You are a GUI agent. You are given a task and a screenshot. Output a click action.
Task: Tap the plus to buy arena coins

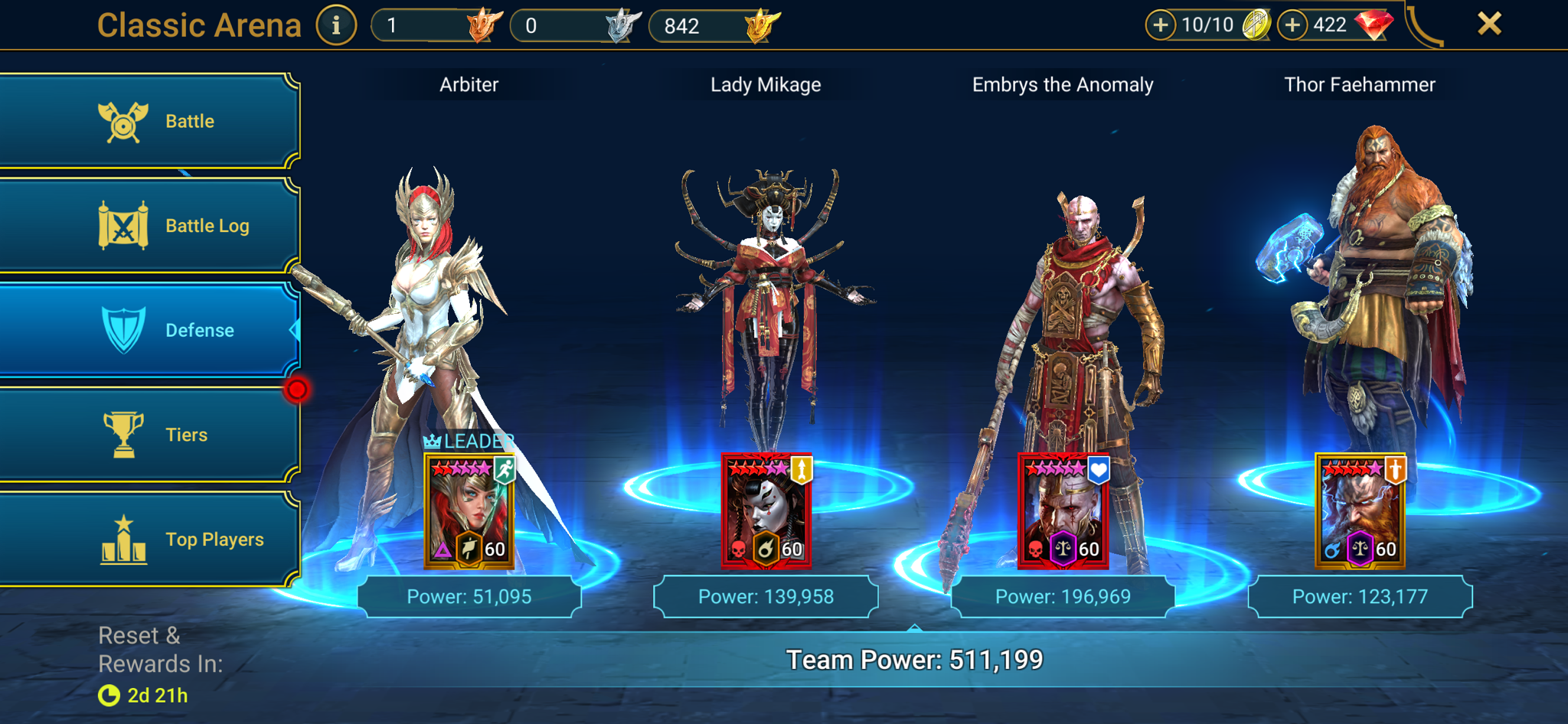click(x=1162, y=24)
